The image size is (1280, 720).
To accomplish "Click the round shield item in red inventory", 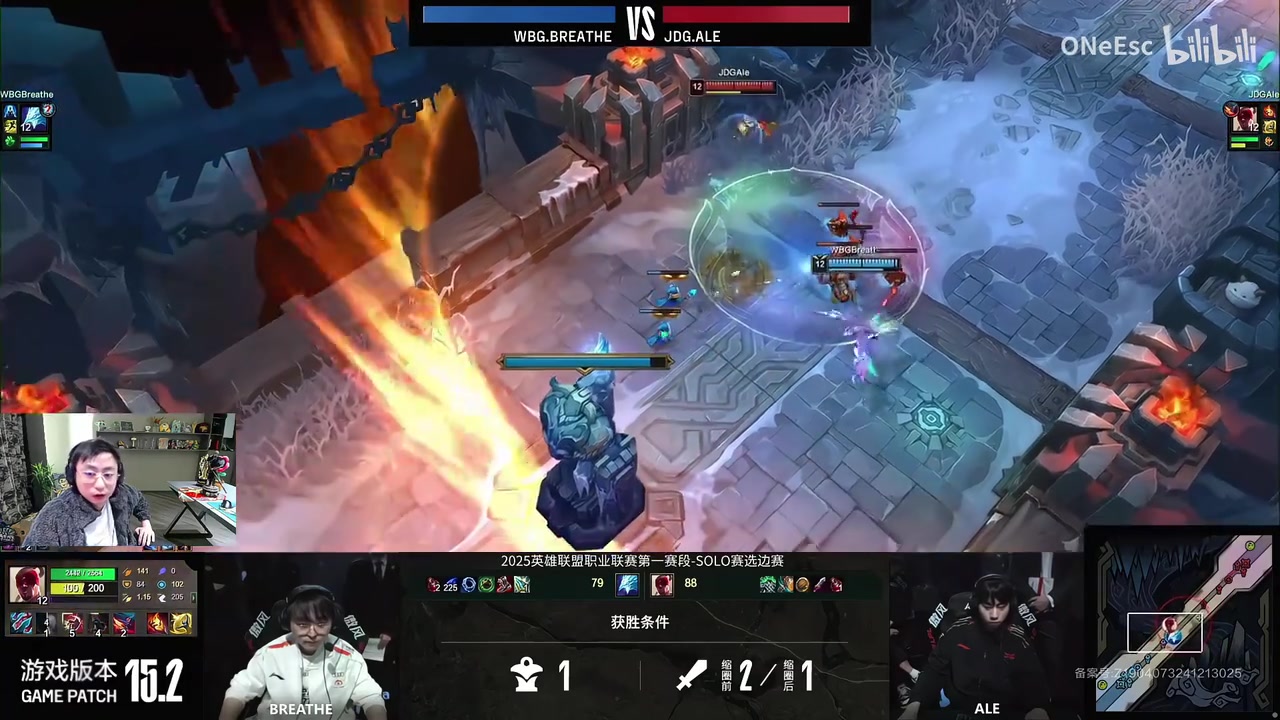I will click(802, 585).
